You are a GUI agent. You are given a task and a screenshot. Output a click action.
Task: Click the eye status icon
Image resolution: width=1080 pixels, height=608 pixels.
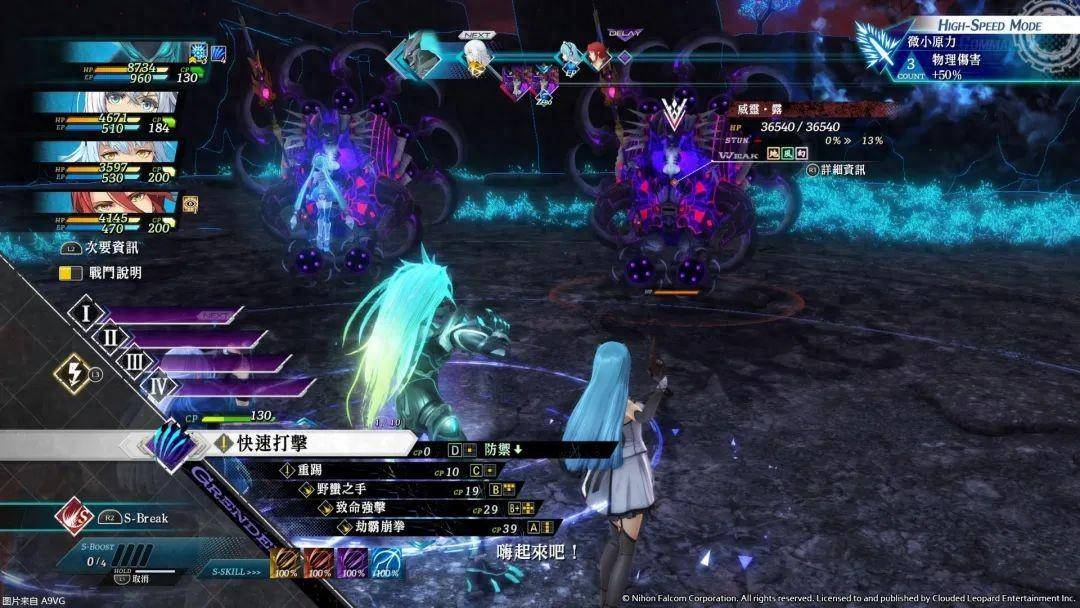(190, 204)
